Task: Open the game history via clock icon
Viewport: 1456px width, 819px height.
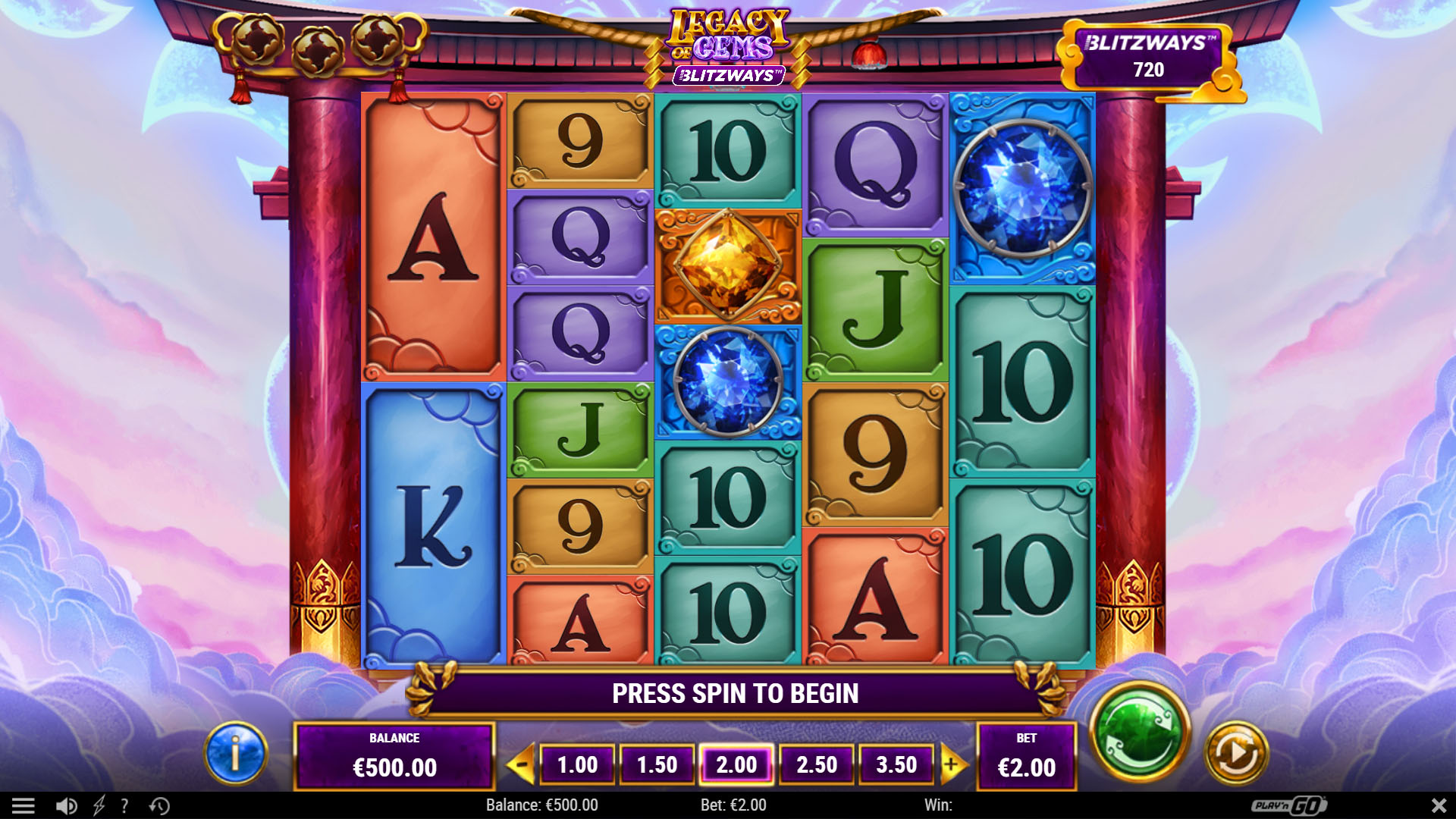Action: click(160, 805)
